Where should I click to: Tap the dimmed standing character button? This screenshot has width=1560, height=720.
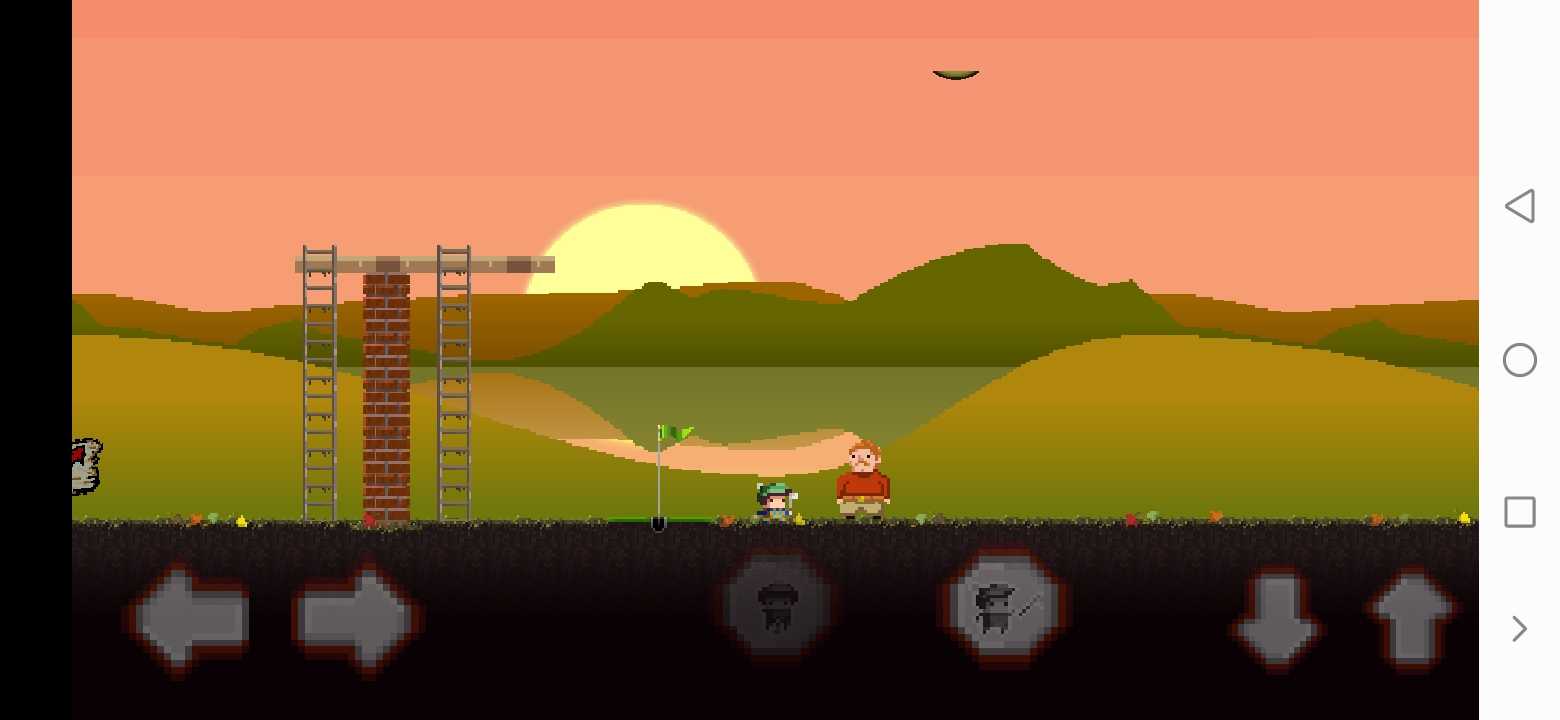(777, 605)
